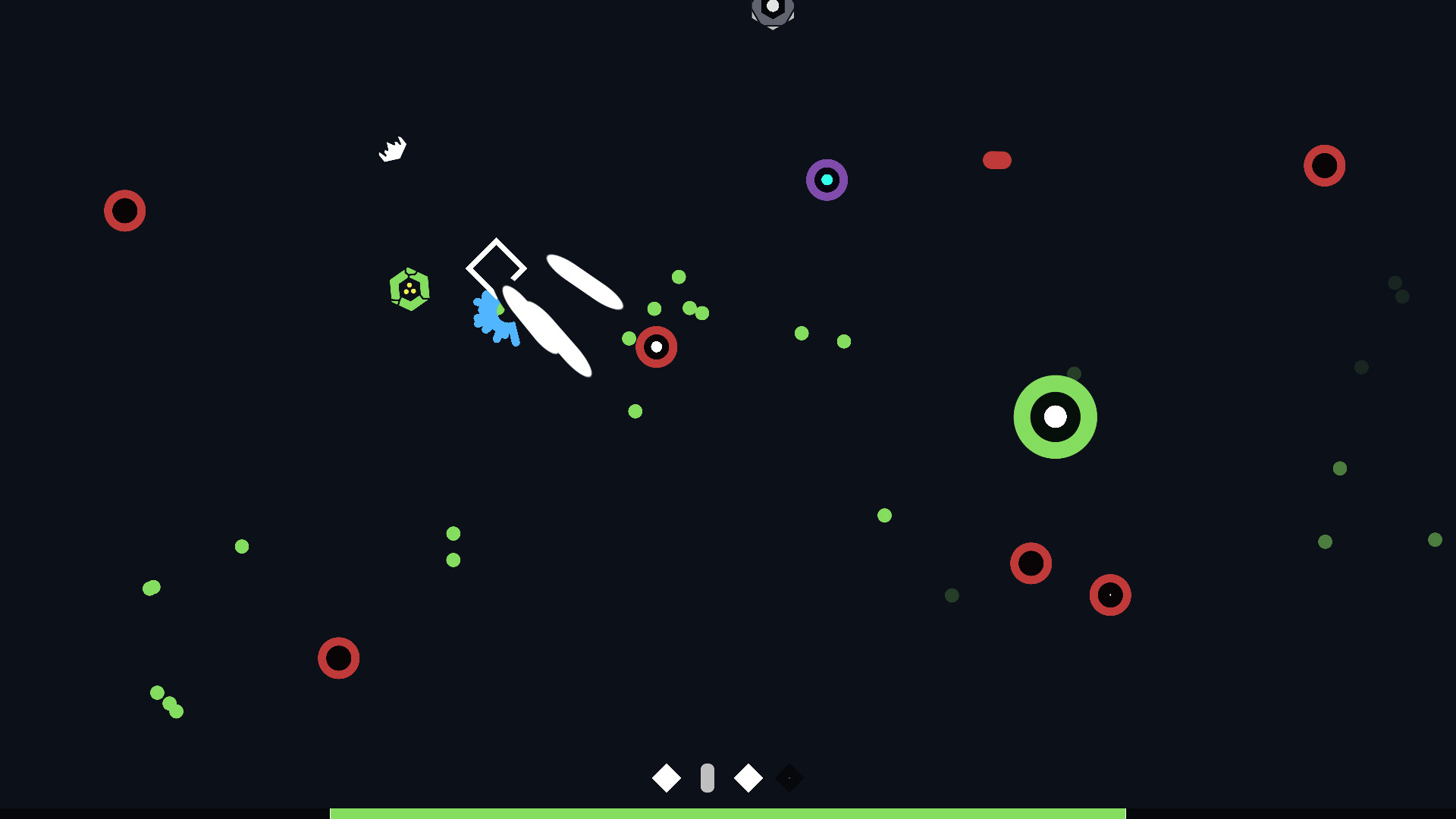Toggle the red ring enemy at top right

click(x=1325, y=166)
